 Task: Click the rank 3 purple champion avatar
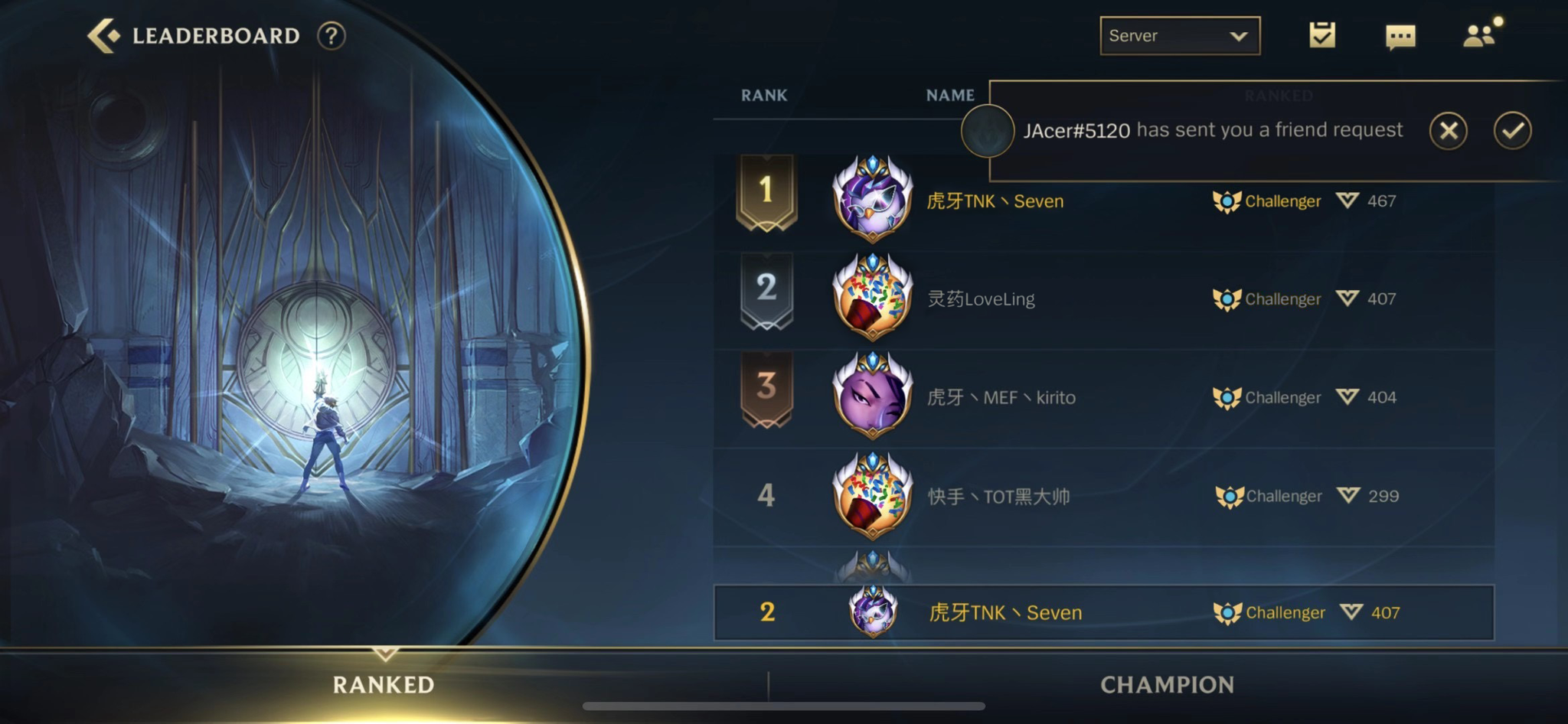tap(874, 397)
